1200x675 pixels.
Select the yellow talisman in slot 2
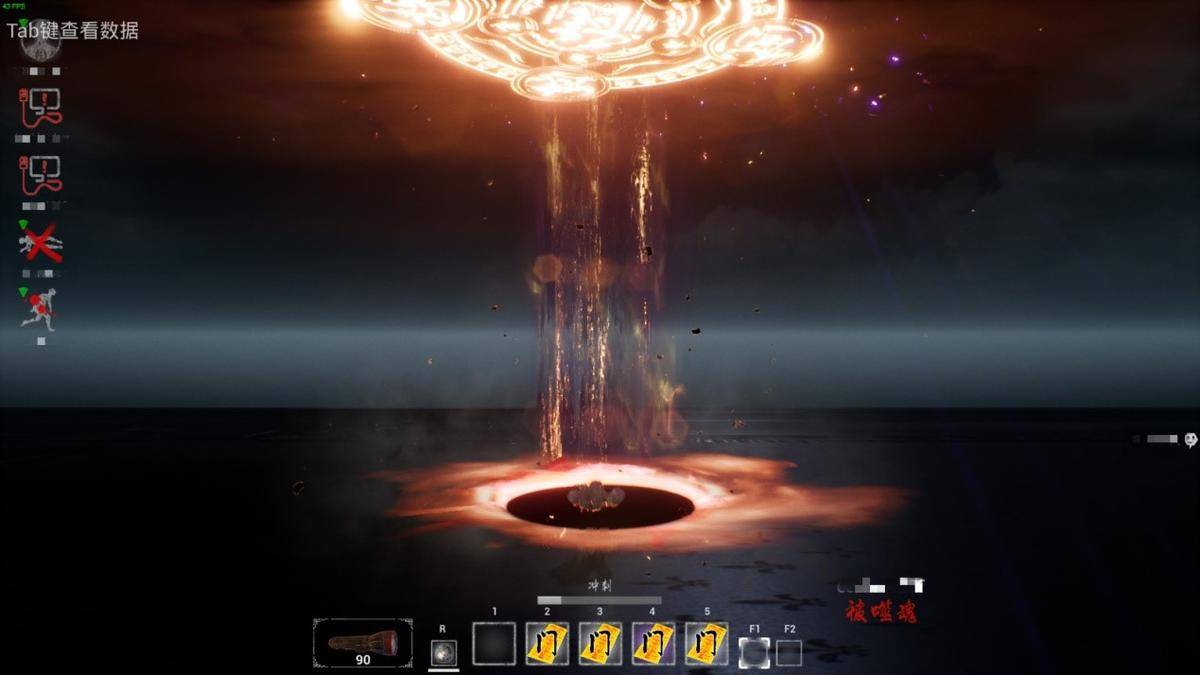pos(547,643)
